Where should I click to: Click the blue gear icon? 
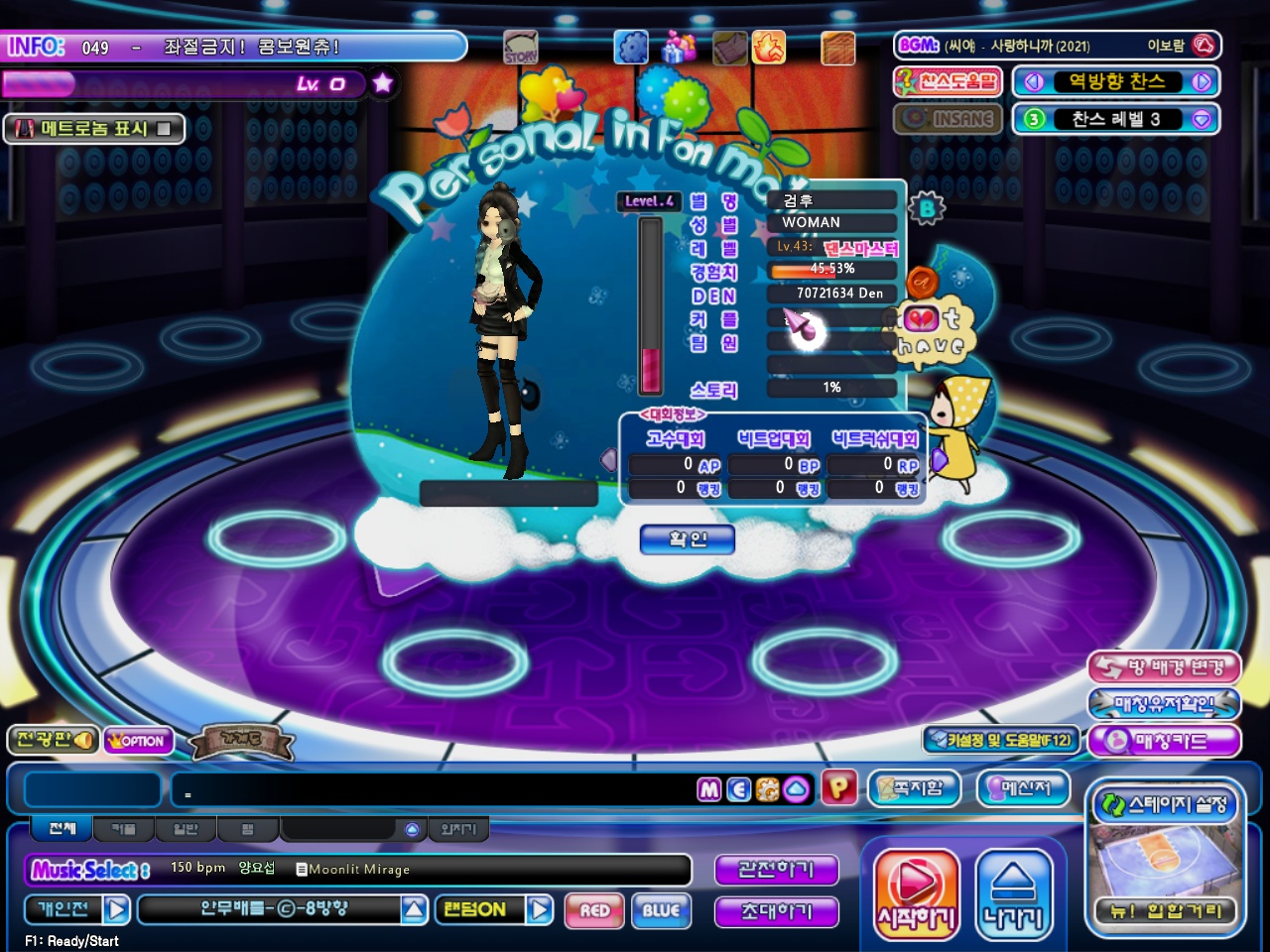point(631,47)
